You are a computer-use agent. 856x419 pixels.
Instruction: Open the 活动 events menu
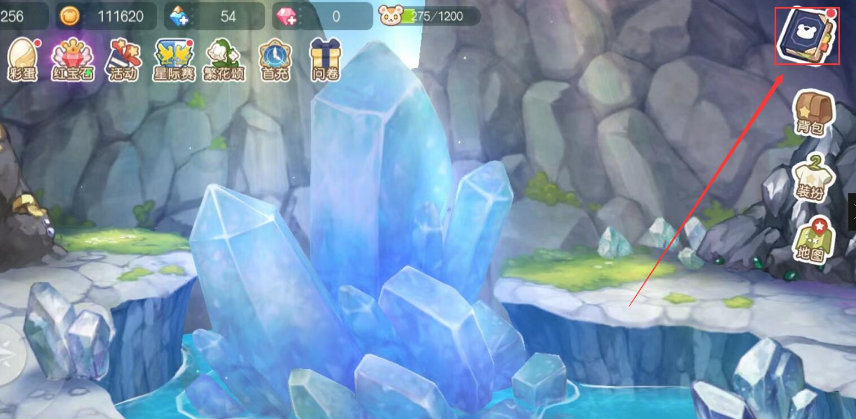(122, 59)
